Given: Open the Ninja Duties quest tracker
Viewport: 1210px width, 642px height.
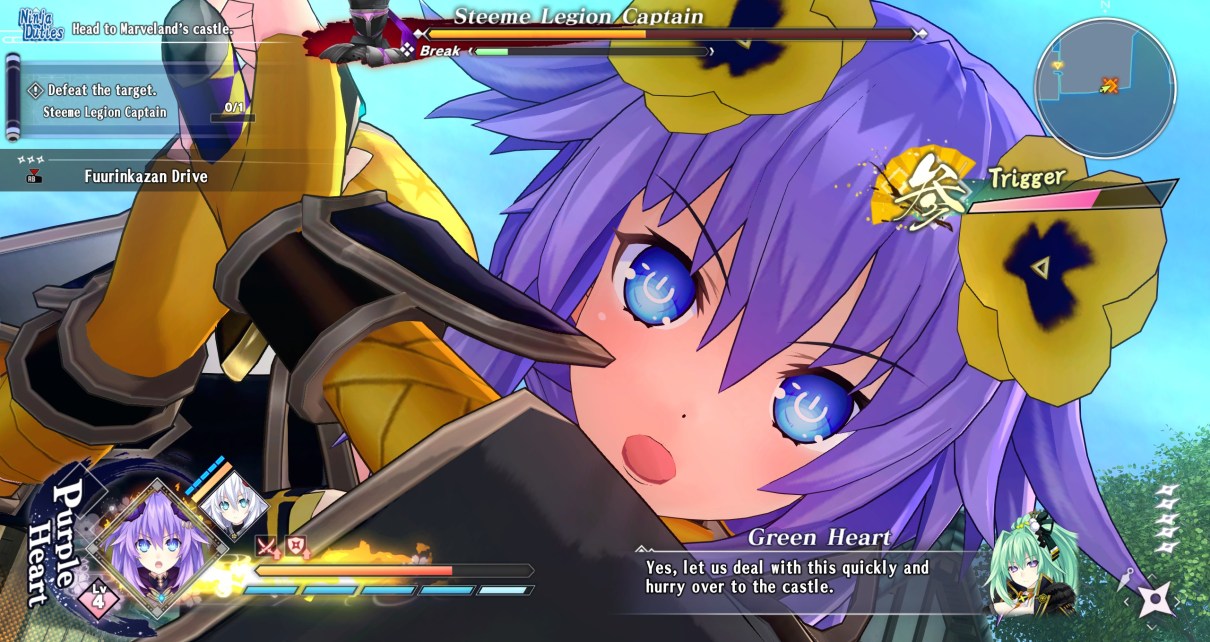Looking at the screenshot, I should 41,25.
